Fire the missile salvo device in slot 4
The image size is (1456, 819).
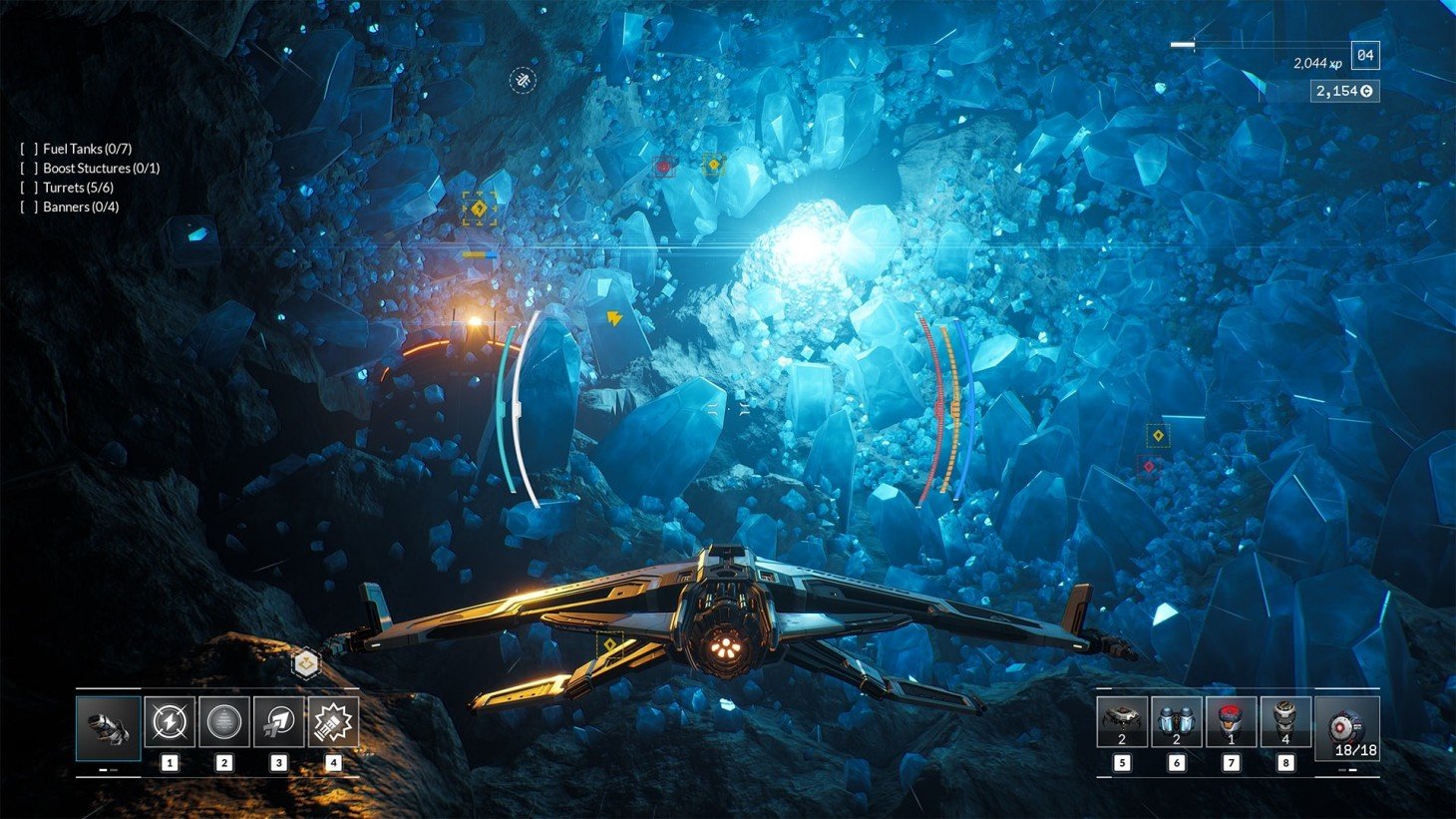click(332, 723)
